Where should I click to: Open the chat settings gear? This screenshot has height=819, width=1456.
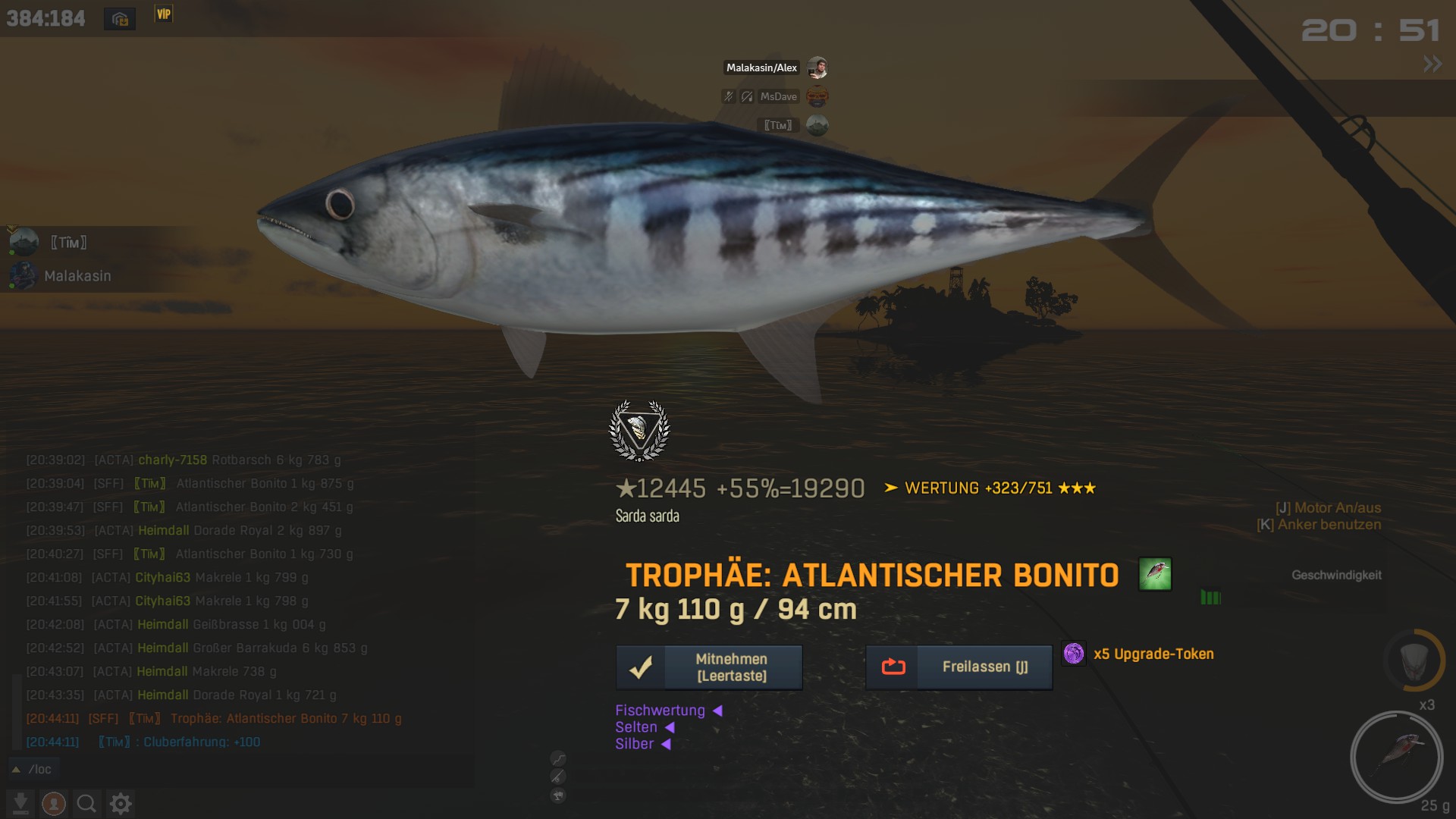(121, 803)
